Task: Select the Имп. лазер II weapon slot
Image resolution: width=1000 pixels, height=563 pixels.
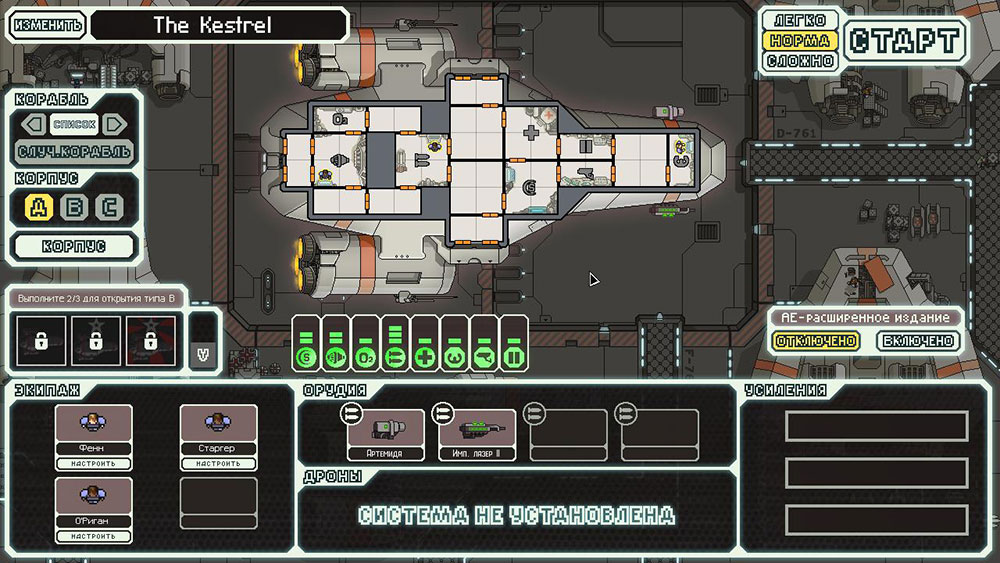Action: click(x=477, y=435)
